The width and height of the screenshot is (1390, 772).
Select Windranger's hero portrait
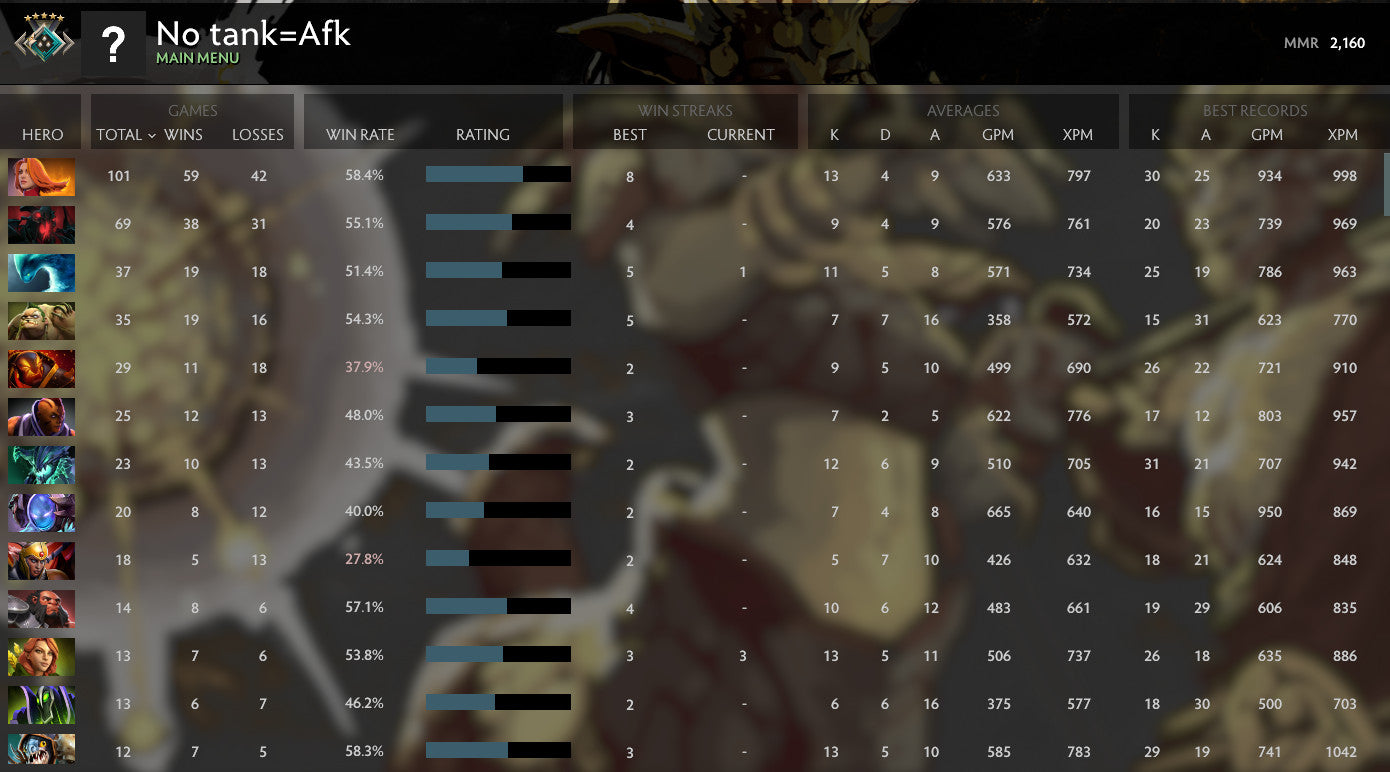40,656
